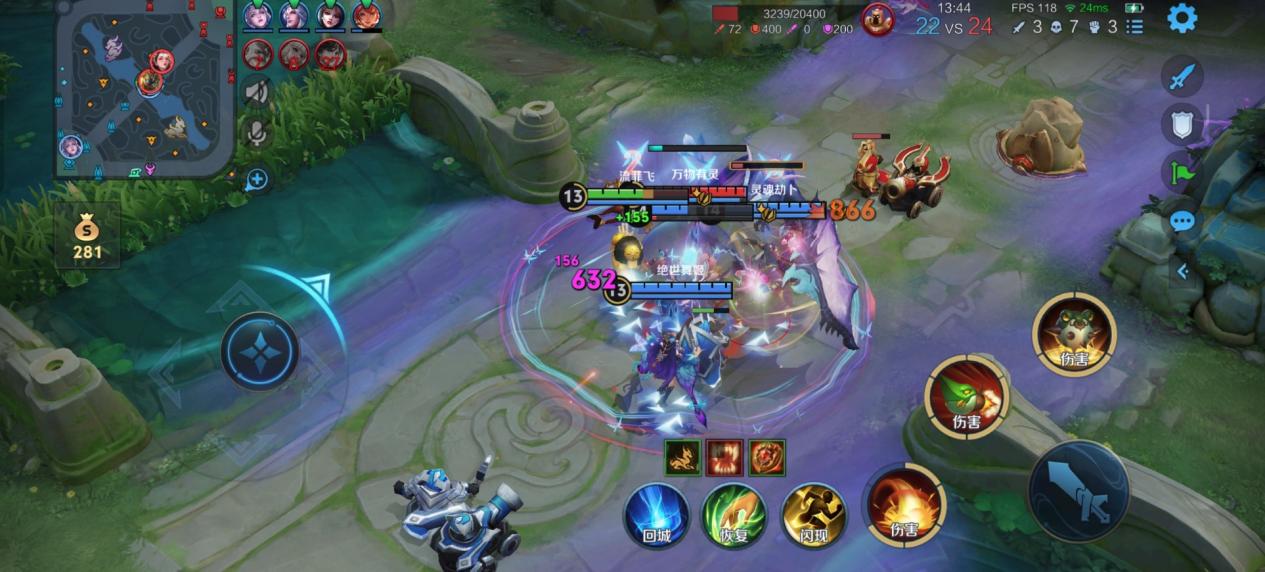Cast the 闪现 flash spell
1265x572 pixels.
813,514
